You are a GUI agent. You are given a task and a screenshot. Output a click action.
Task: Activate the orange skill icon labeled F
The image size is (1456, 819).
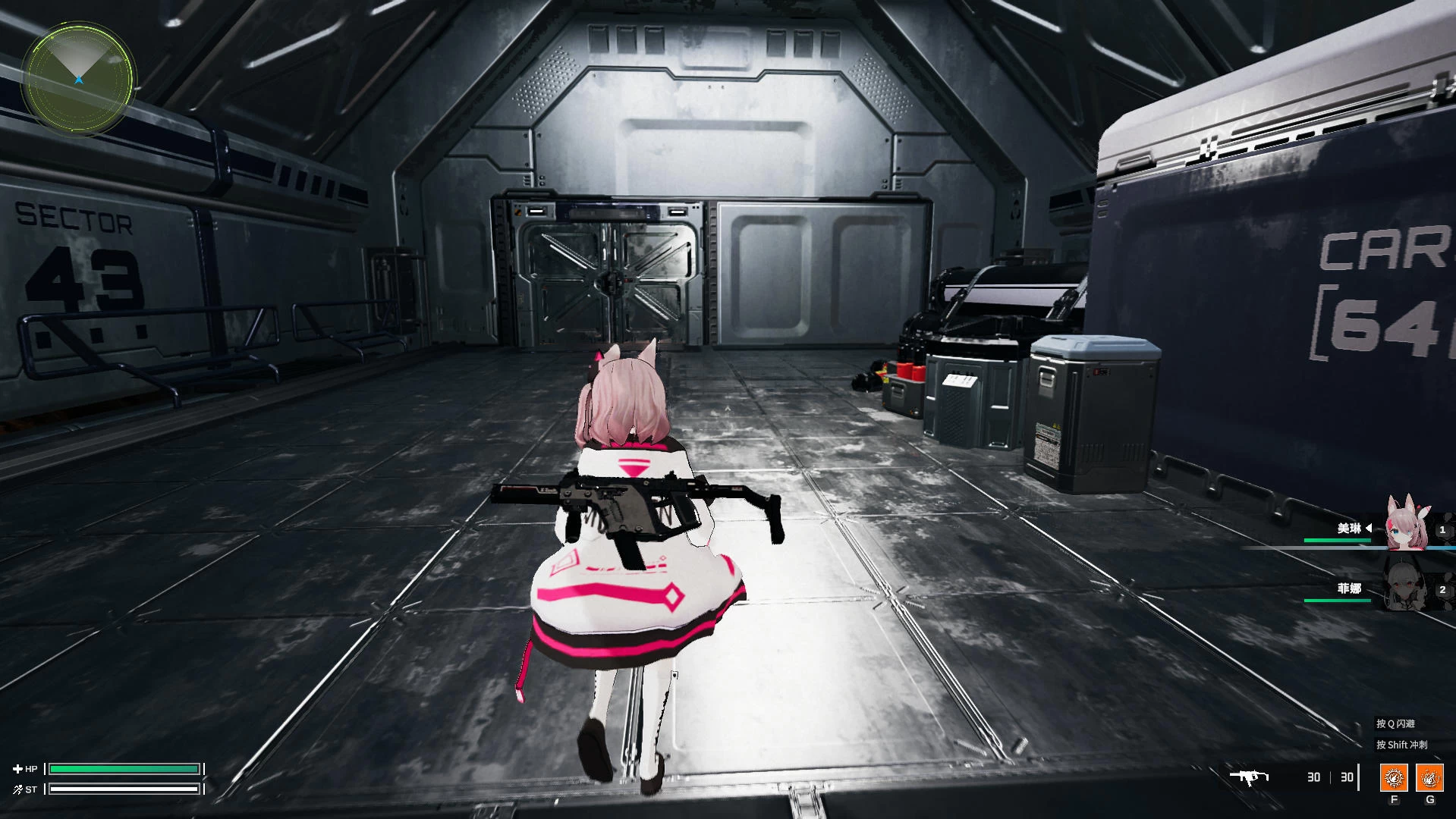coord(1394,777)
